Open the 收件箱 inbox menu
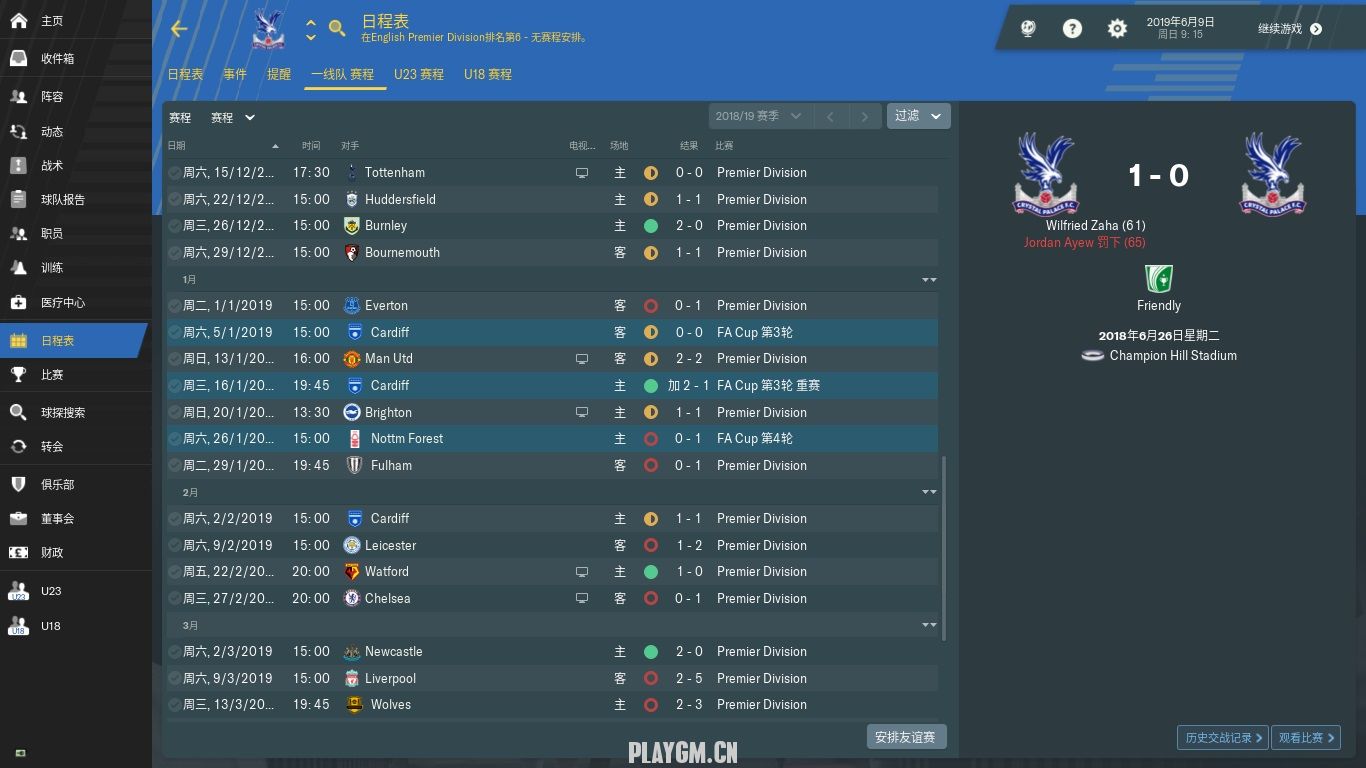 (57, 59)
